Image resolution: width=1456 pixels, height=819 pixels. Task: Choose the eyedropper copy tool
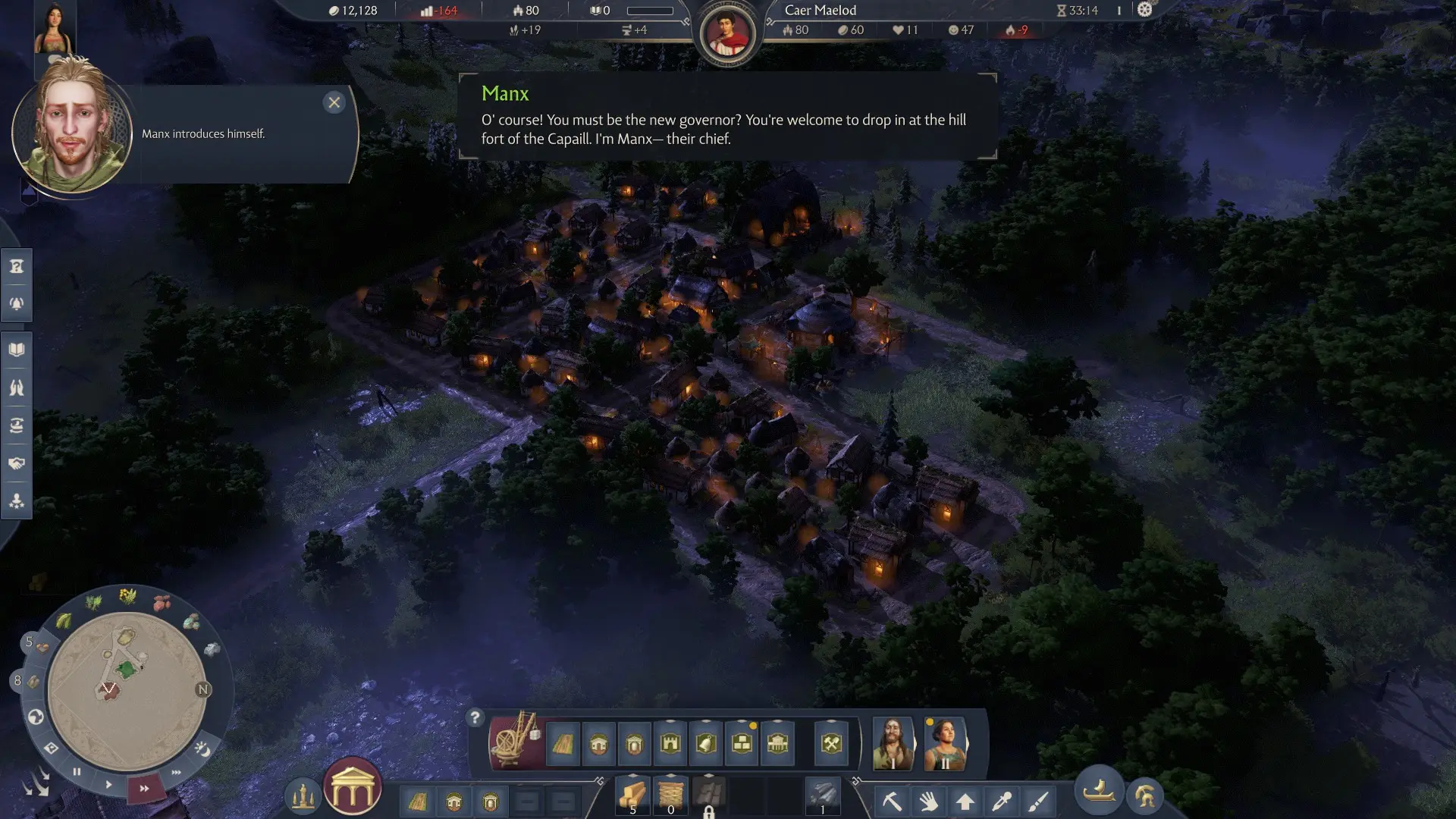click(1002, 801)
